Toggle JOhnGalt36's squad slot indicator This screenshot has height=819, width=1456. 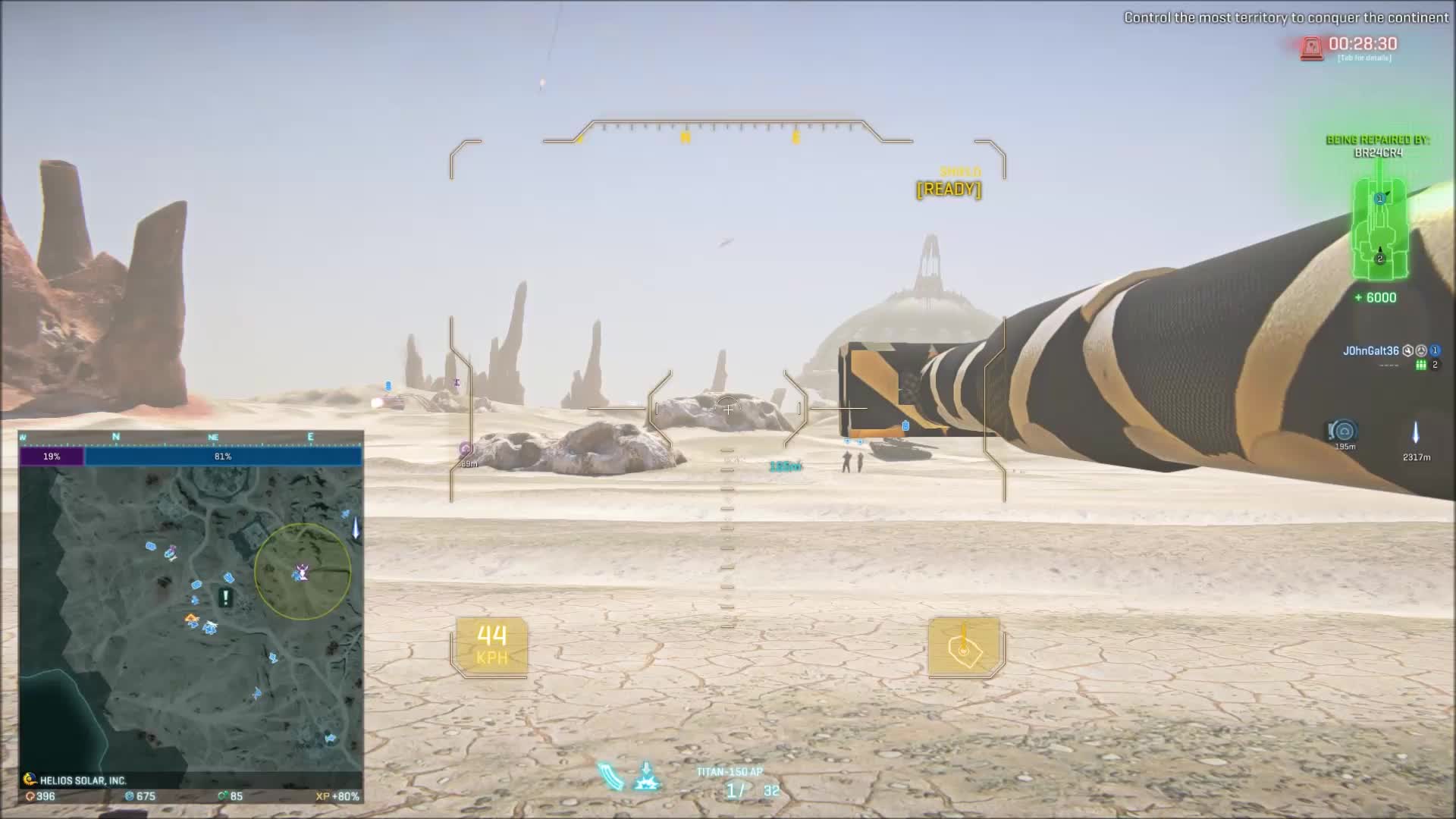(x=1434, y=350)
